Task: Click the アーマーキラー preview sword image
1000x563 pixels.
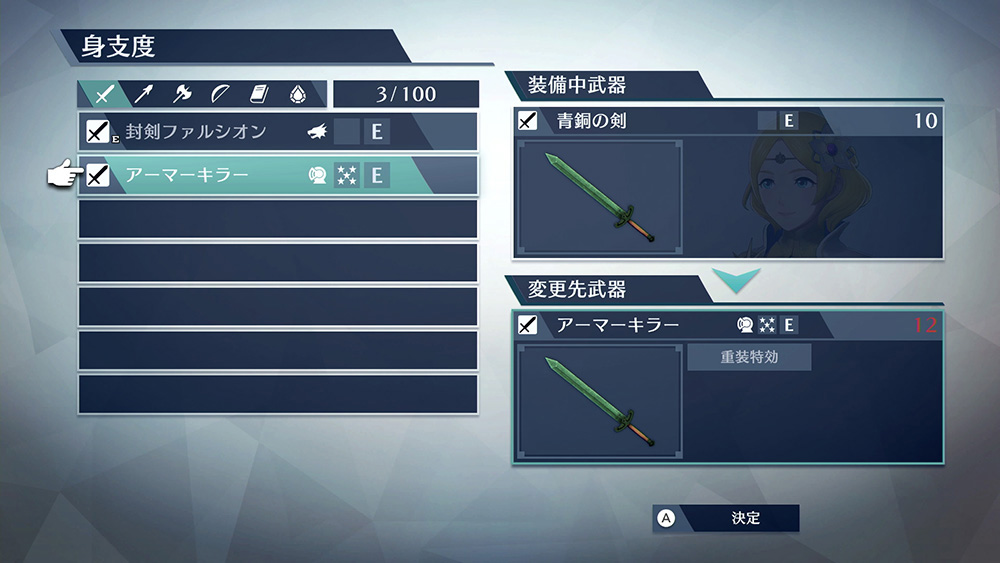Action: [600, 401]
